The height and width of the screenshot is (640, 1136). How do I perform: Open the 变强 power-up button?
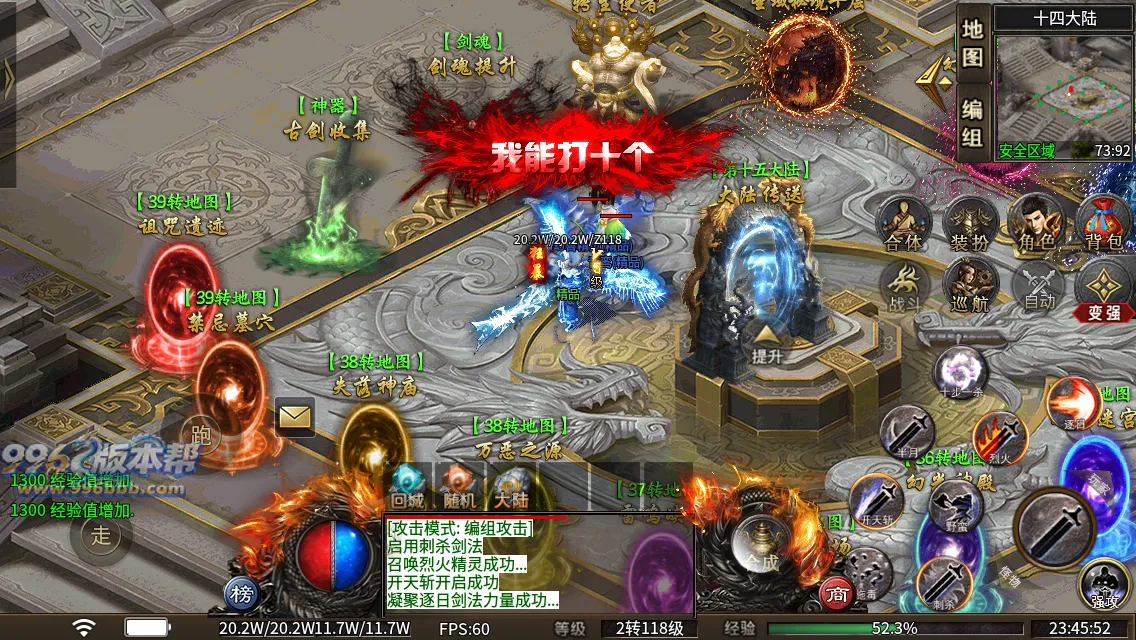pyautogui.click(x=1104, y=291)
